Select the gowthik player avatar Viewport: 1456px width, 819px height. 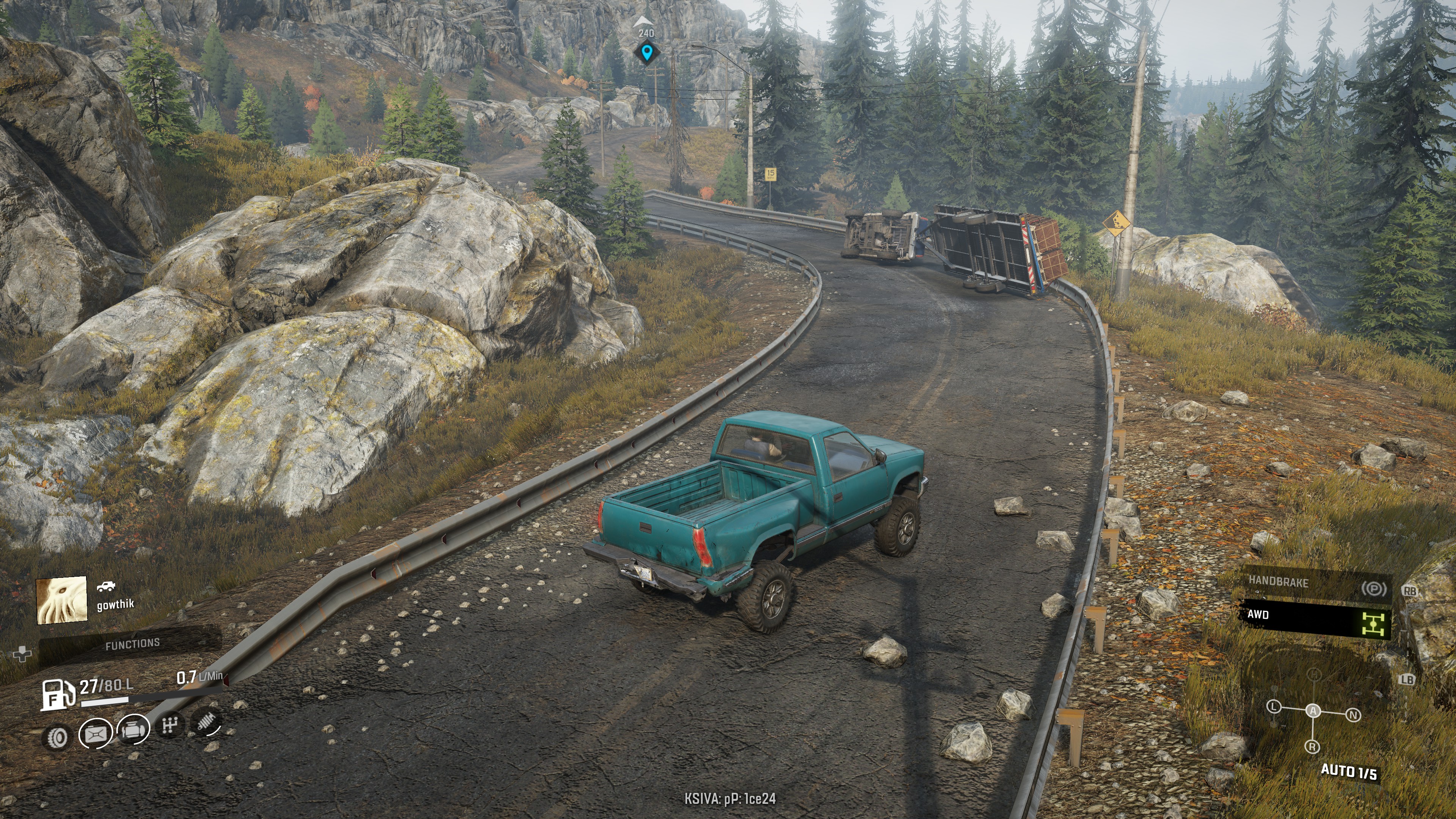click(61, 600)
